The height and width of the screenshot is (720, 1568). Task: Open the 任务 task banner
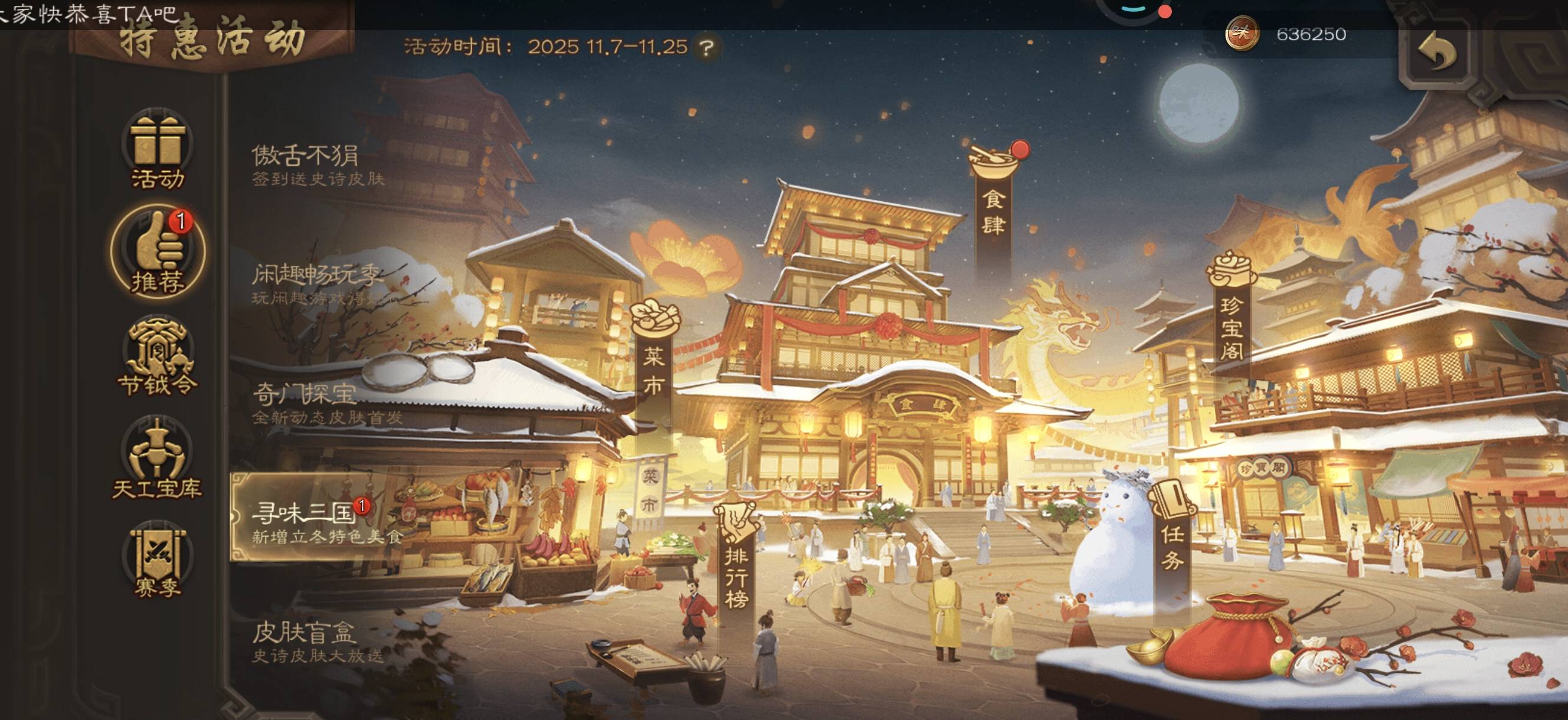[x=1172, y=536]
